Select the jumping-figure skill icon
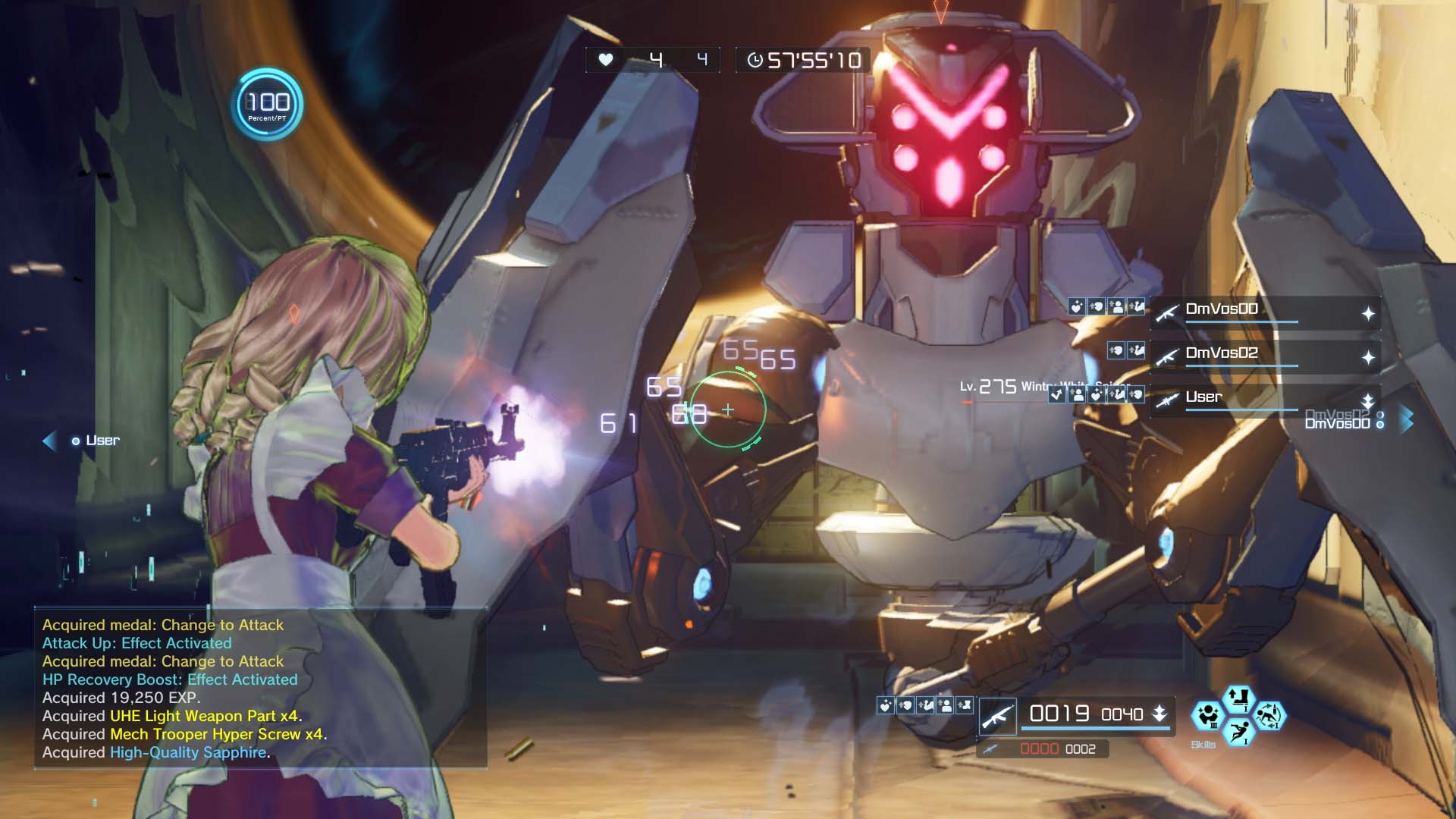The height and width of the screenshot is (819, 1456). 1239,731
